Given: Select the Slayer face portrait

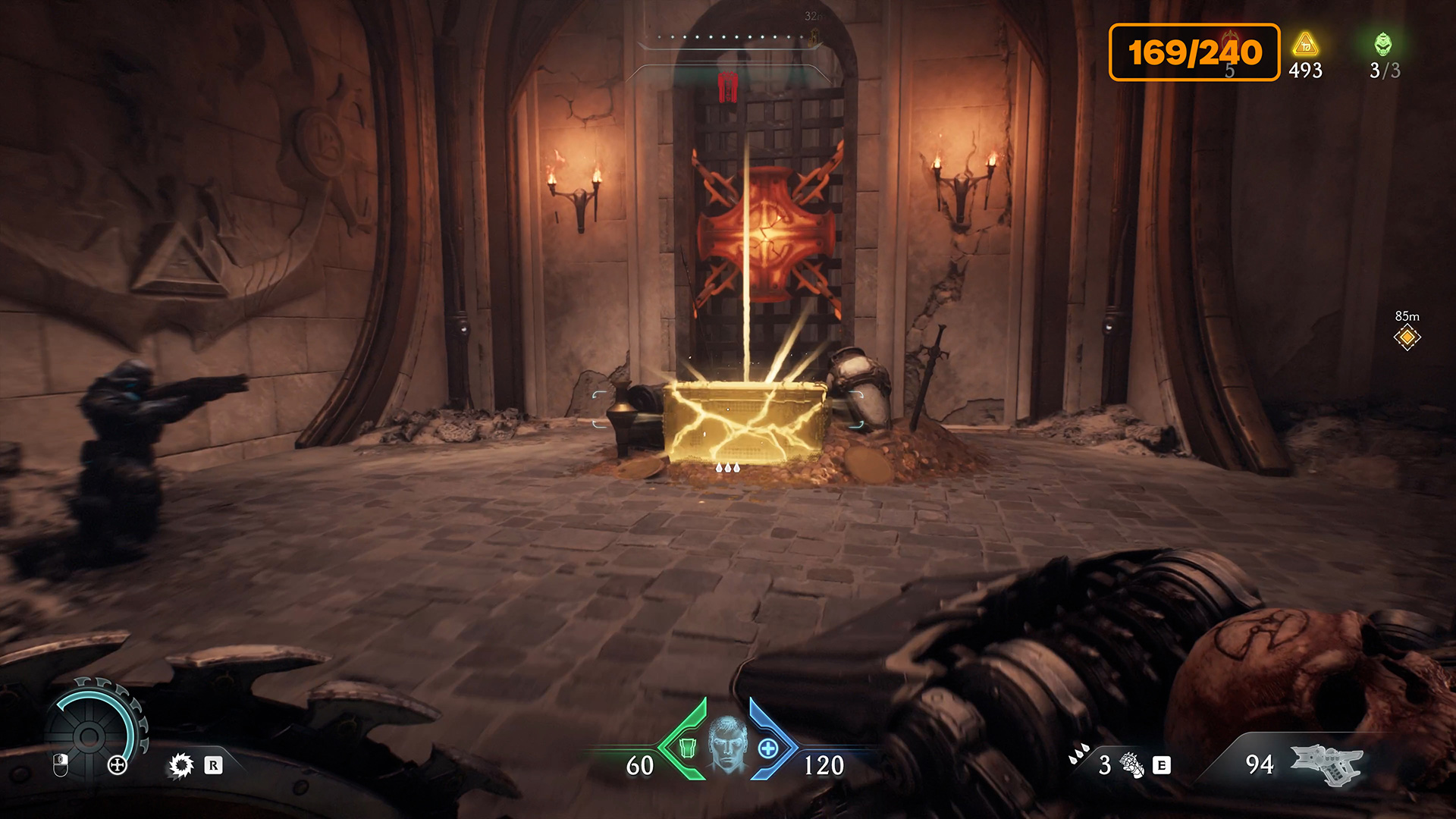Looking at the screenshot, I should click(x=727, y=745).
